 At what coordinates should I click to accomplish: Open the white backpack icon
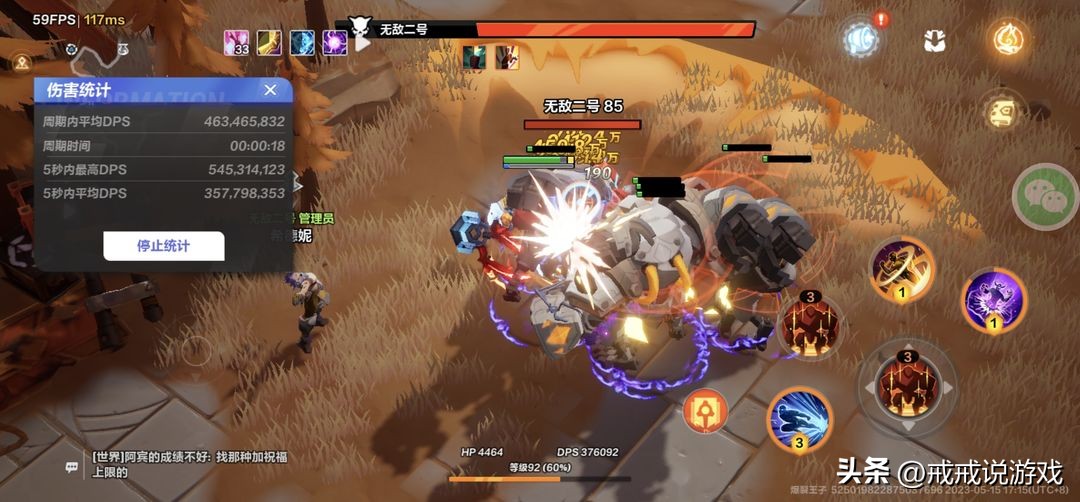[935, 40]
